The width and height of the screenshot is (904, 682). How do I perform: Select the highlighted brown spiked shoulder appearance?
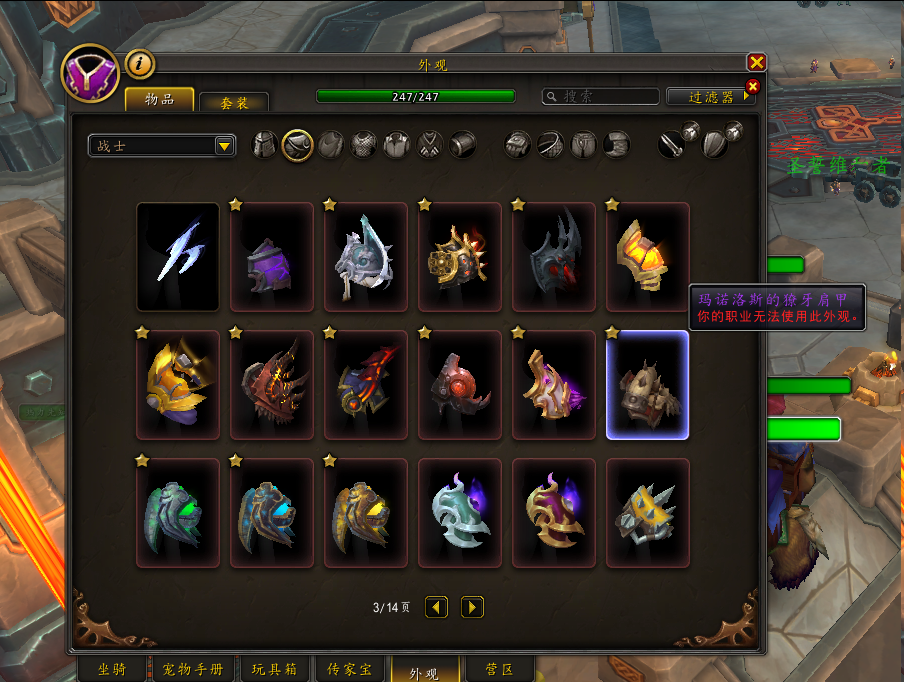coord(647,385)
